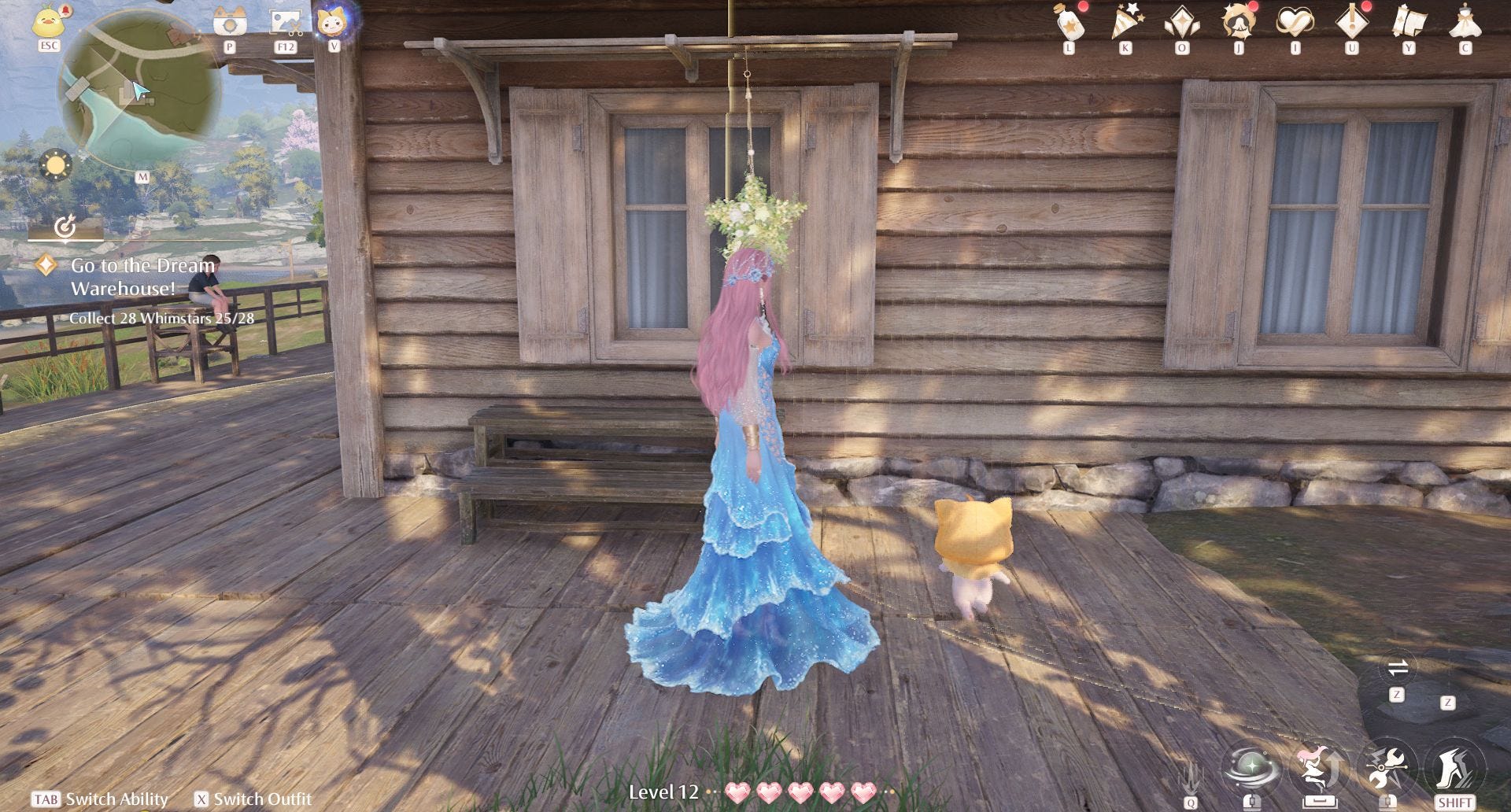Image resolution: width=1511 pixels, height=812 pixels.
Task: Open the yellow chick Pear-Pal menu
Action: [x=49, y=20]
